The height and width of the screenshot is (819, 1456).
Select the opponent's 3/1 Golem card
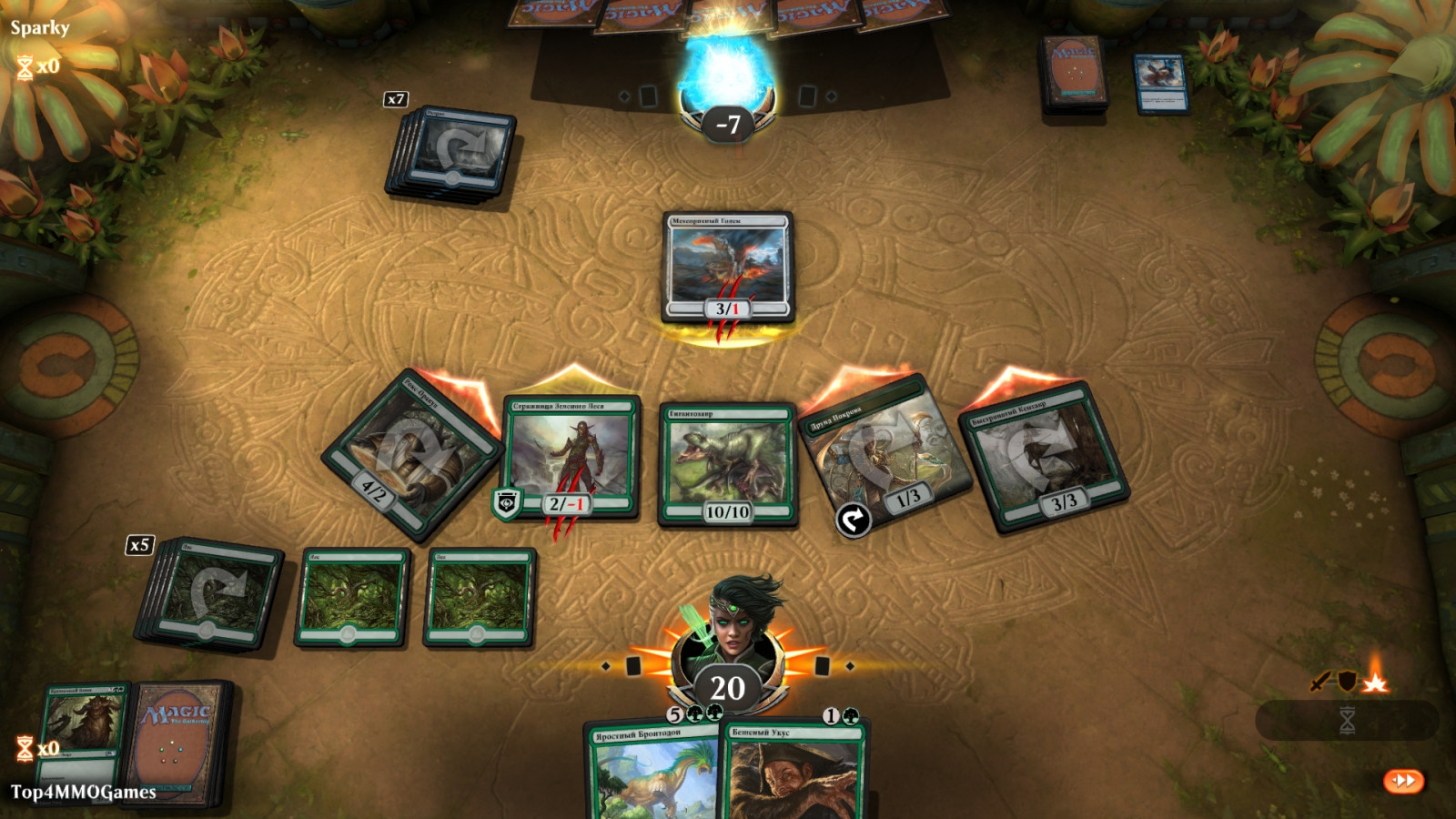coord(727,267)
